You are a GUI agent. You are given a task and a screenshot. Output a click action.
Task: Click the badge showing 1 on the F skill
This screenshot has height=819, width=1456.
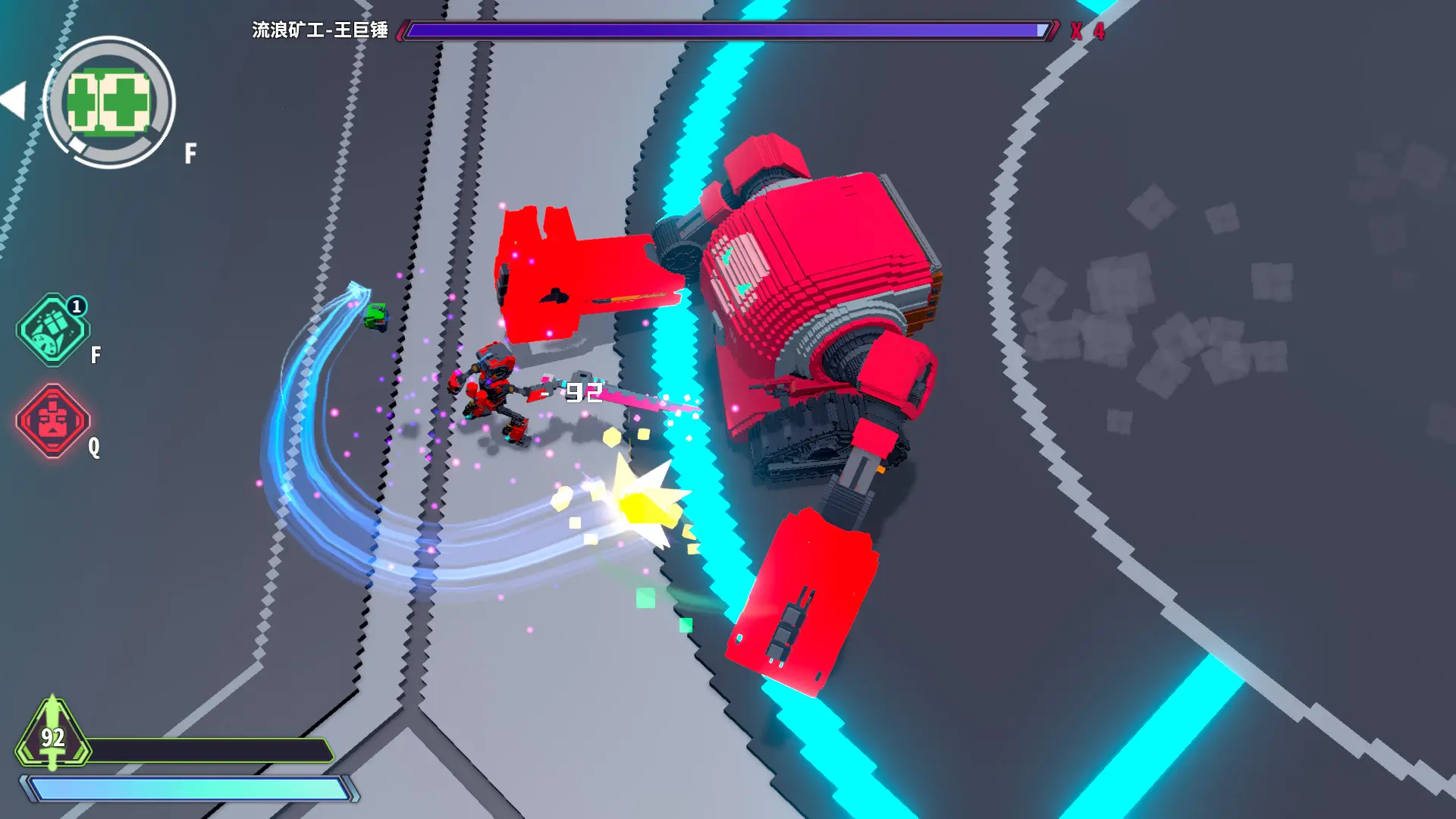(76, 306)
